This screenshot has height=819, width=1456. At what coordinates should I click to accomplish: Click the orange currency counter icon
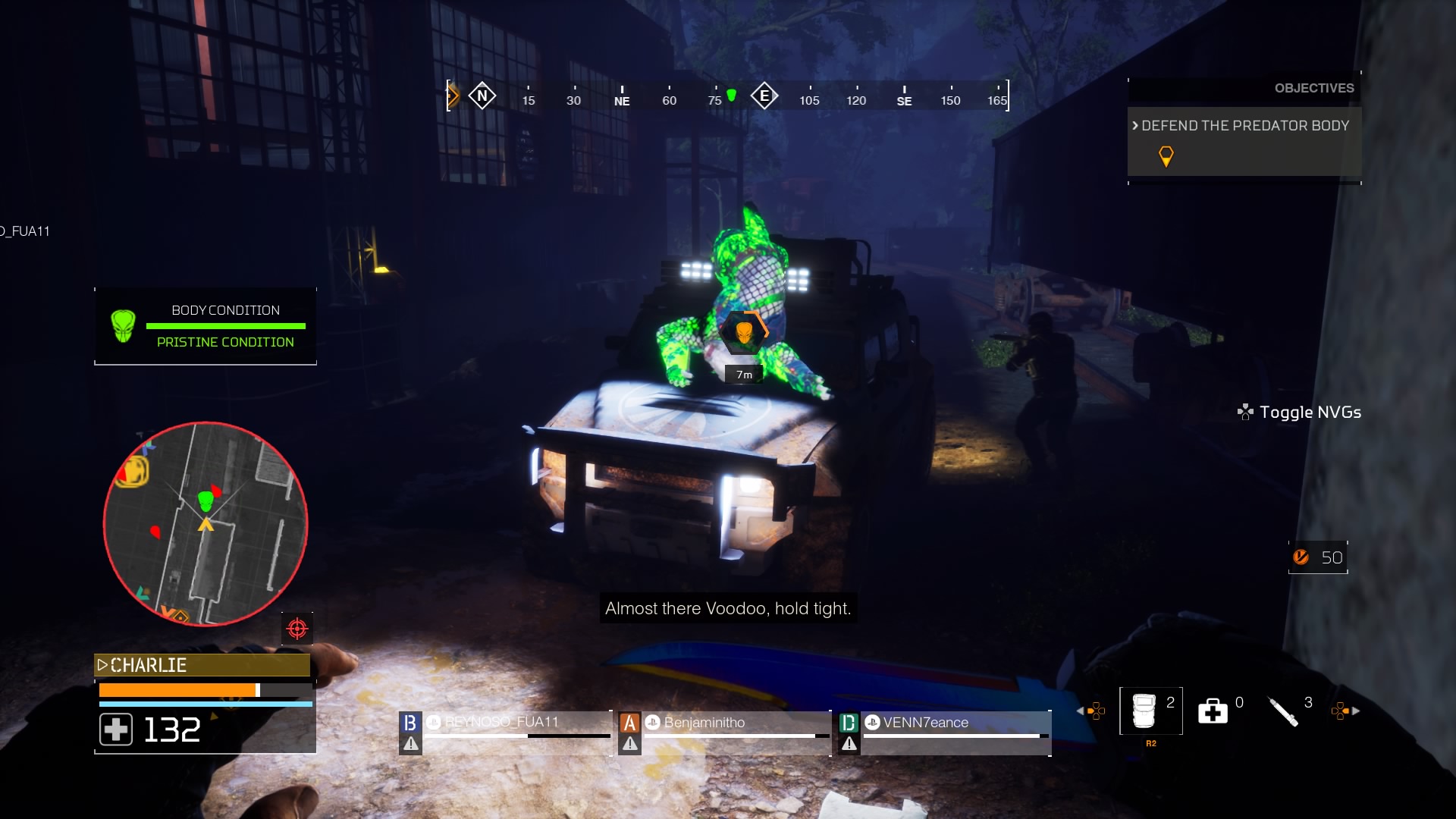(1301, 557)
